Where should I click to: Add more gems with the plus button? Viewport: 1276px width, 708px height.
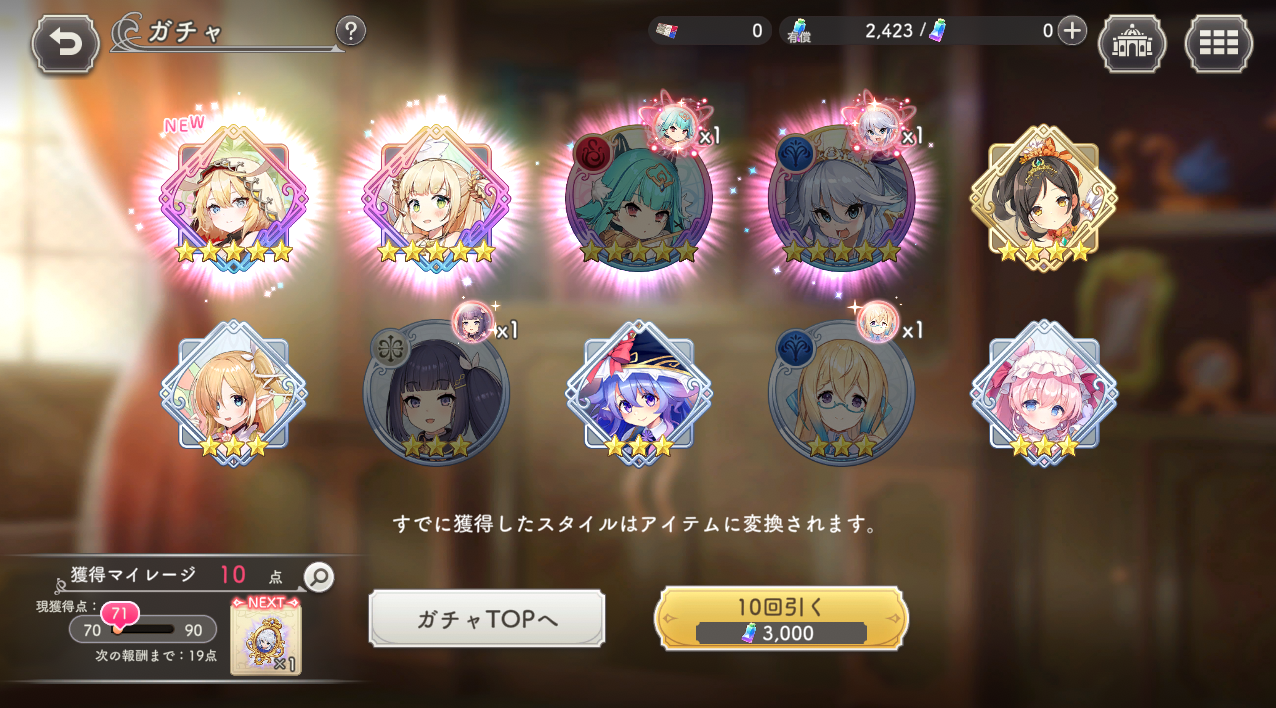pyautogui.click(x=1072, y=31)
